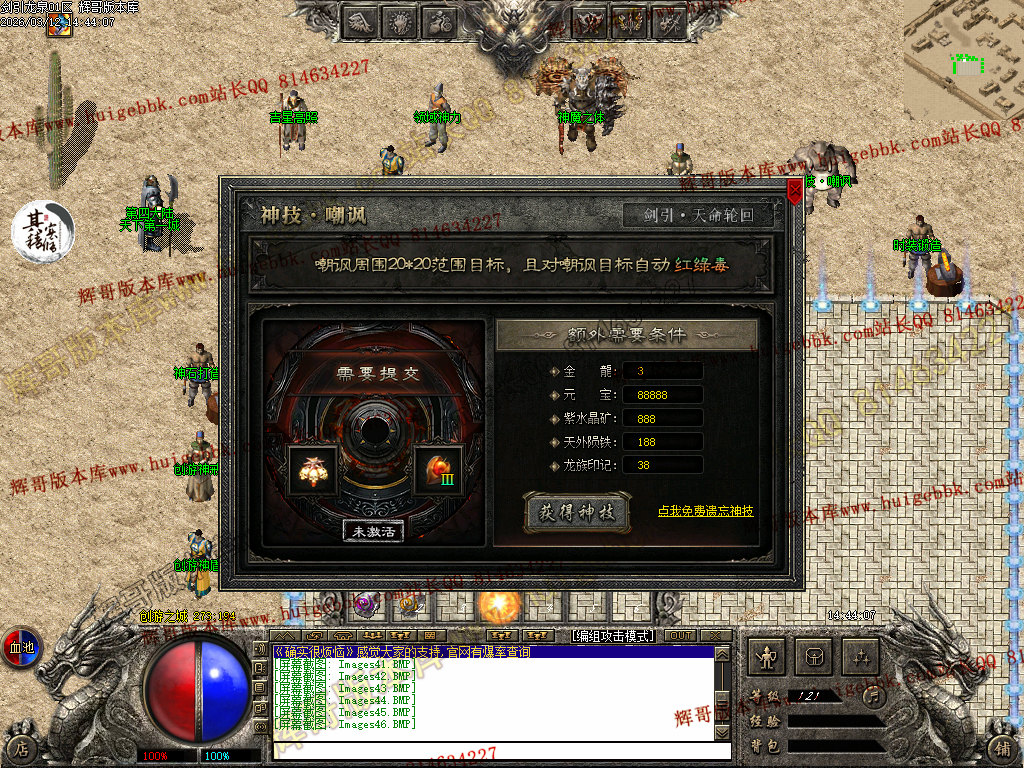The height and width of the screenshot is (768, 1024).
Task: Follow the 点我免费遗忘神技 link
Action: (705, 511)
